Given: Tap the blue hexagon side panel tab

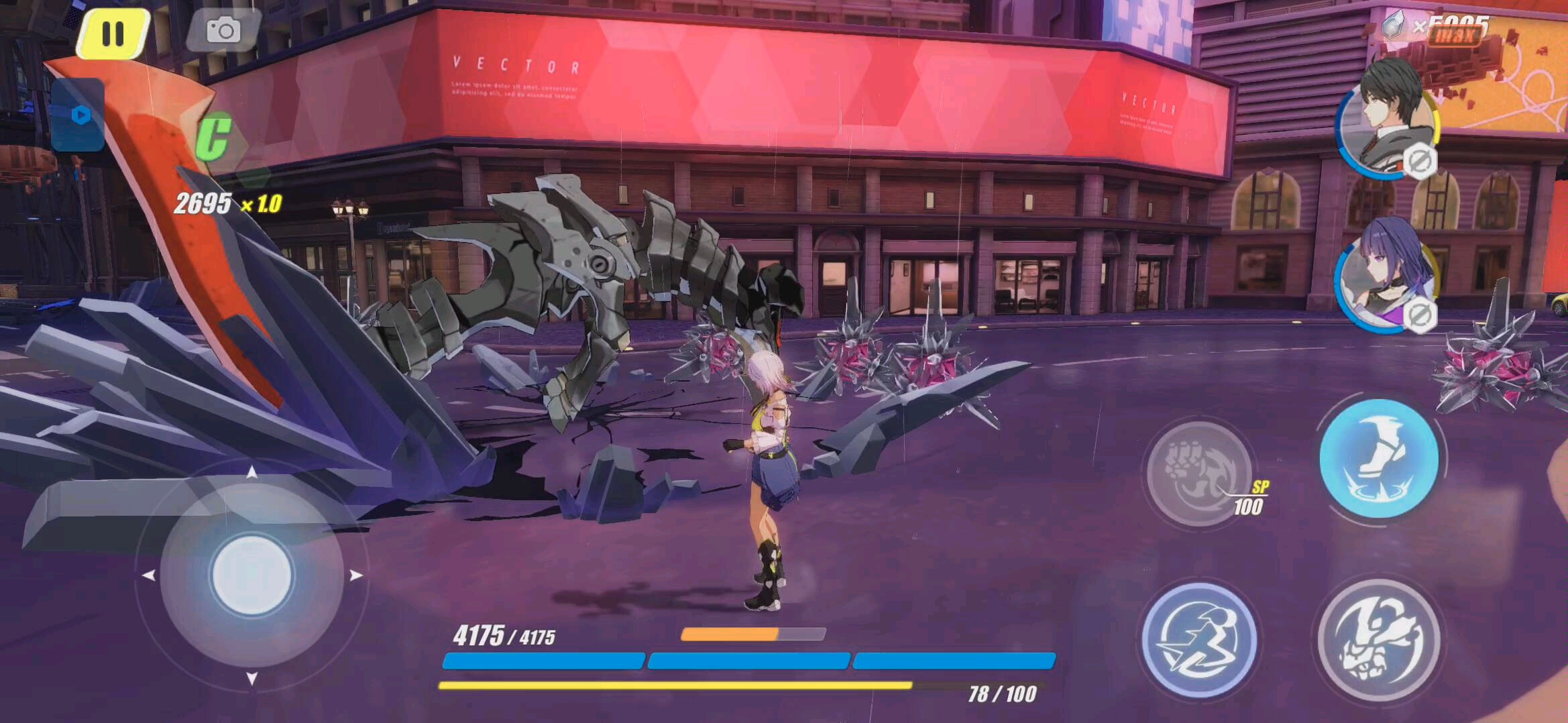Looking at the screenshot, I should click(80, 115).
